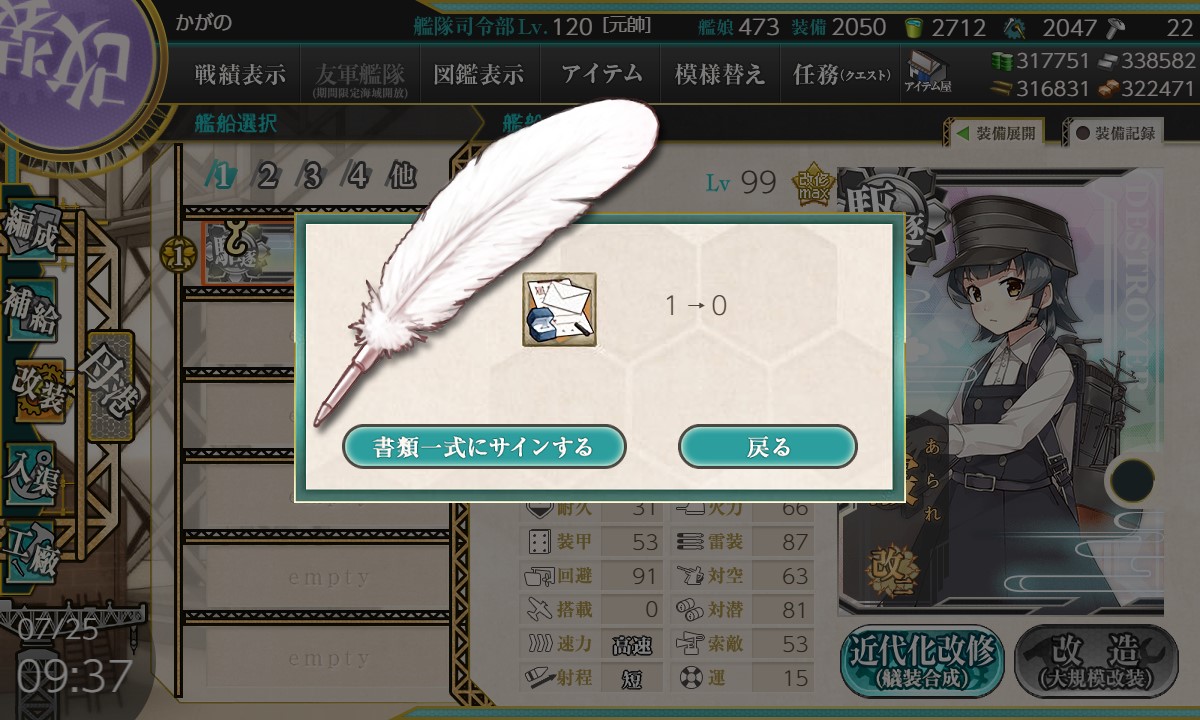1200x720 pixels.
Task: Confirm with 書類一式にサインする button
Action: pos(484,447)
